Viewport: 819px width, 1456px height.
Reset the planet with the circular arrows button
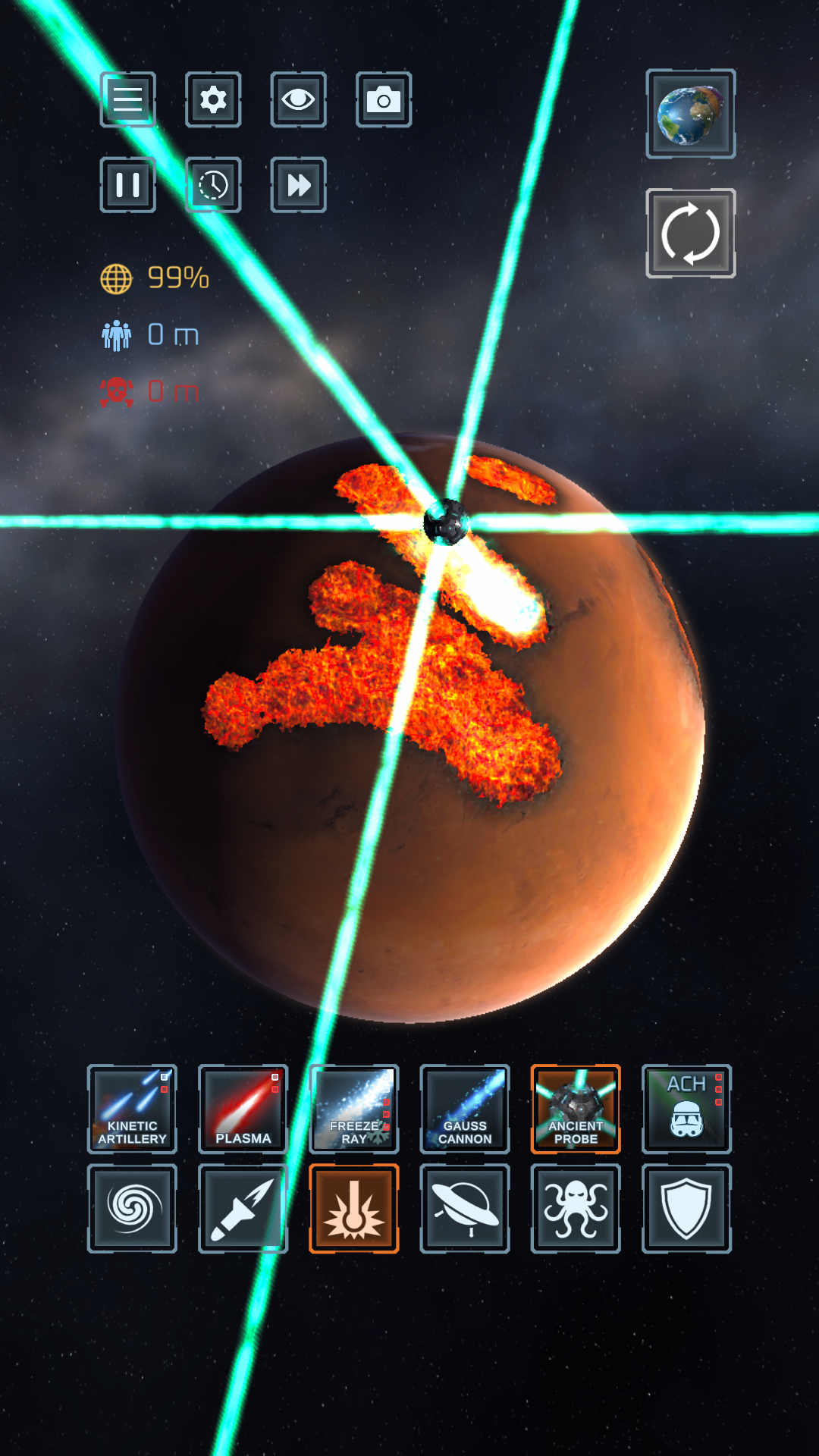coord(690,233)
